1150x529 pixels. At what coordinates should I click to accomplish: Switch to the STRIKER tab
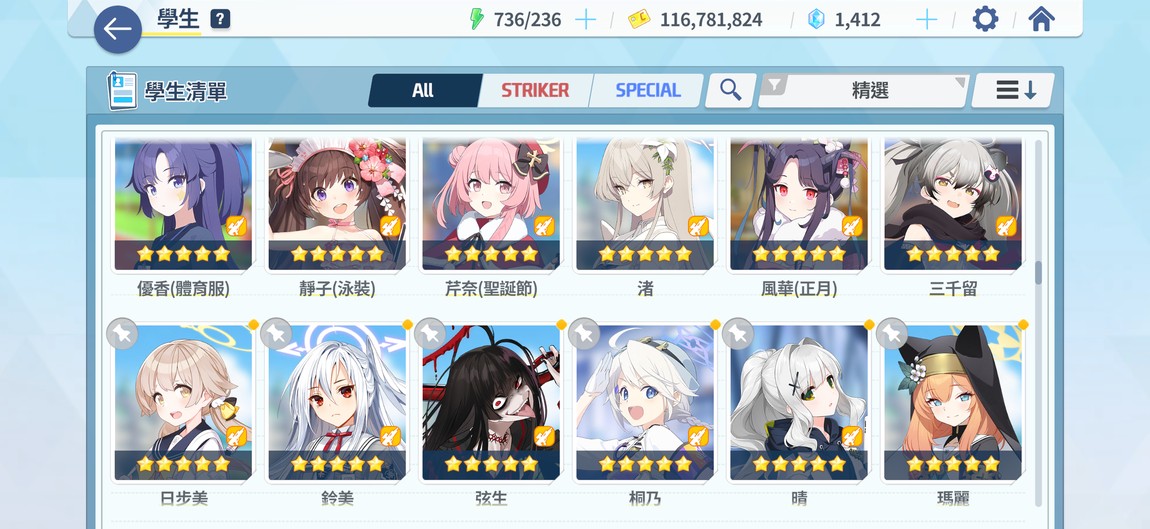[x=535, y=90]
